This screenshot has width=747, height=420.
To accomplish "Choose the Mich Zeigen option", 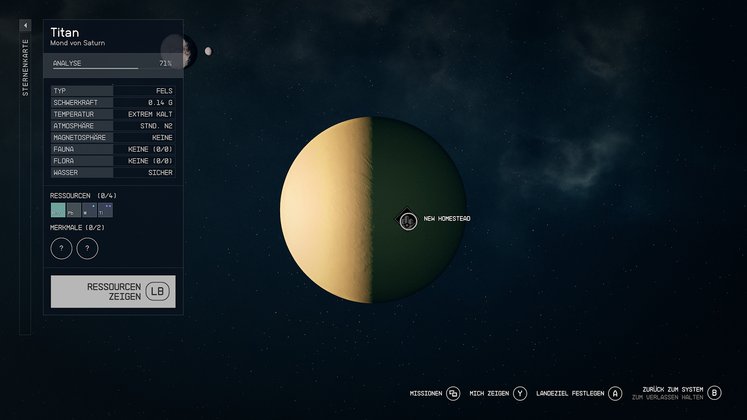I will click(520, 393).
